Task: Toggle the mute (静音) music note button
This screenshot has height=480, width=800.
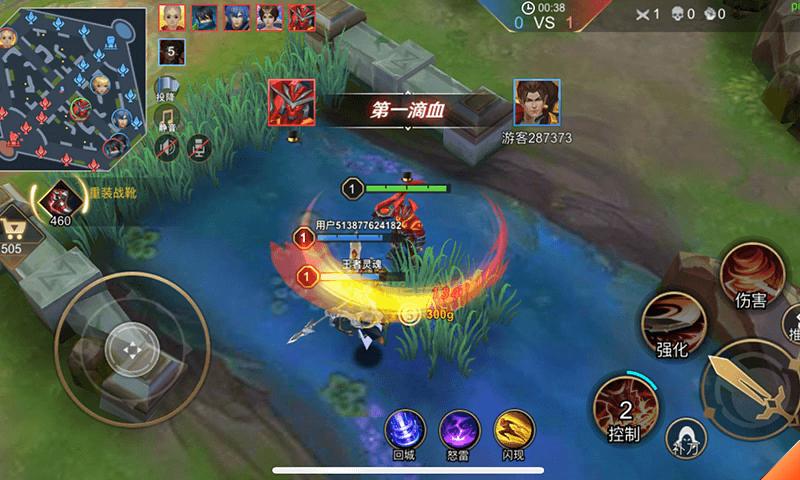Action: click(x=168, y=119)
